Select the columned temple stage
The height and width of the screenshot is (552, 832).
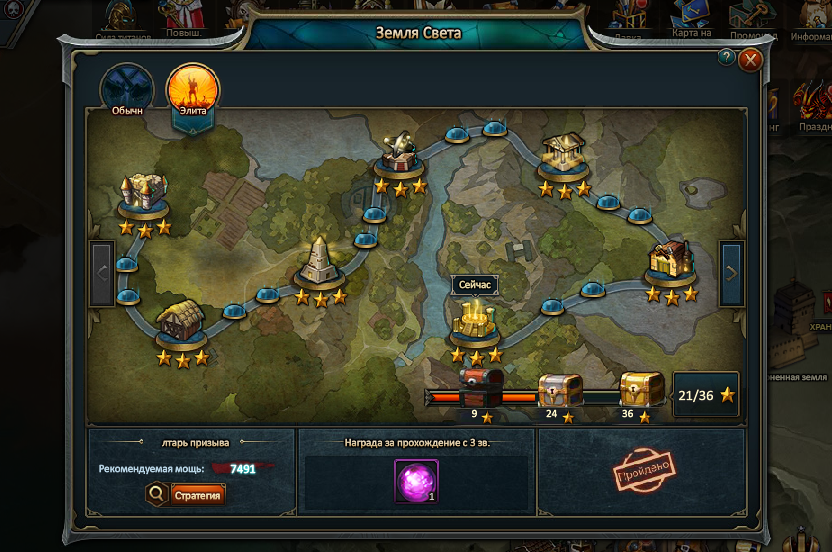(x=564, y=153)
